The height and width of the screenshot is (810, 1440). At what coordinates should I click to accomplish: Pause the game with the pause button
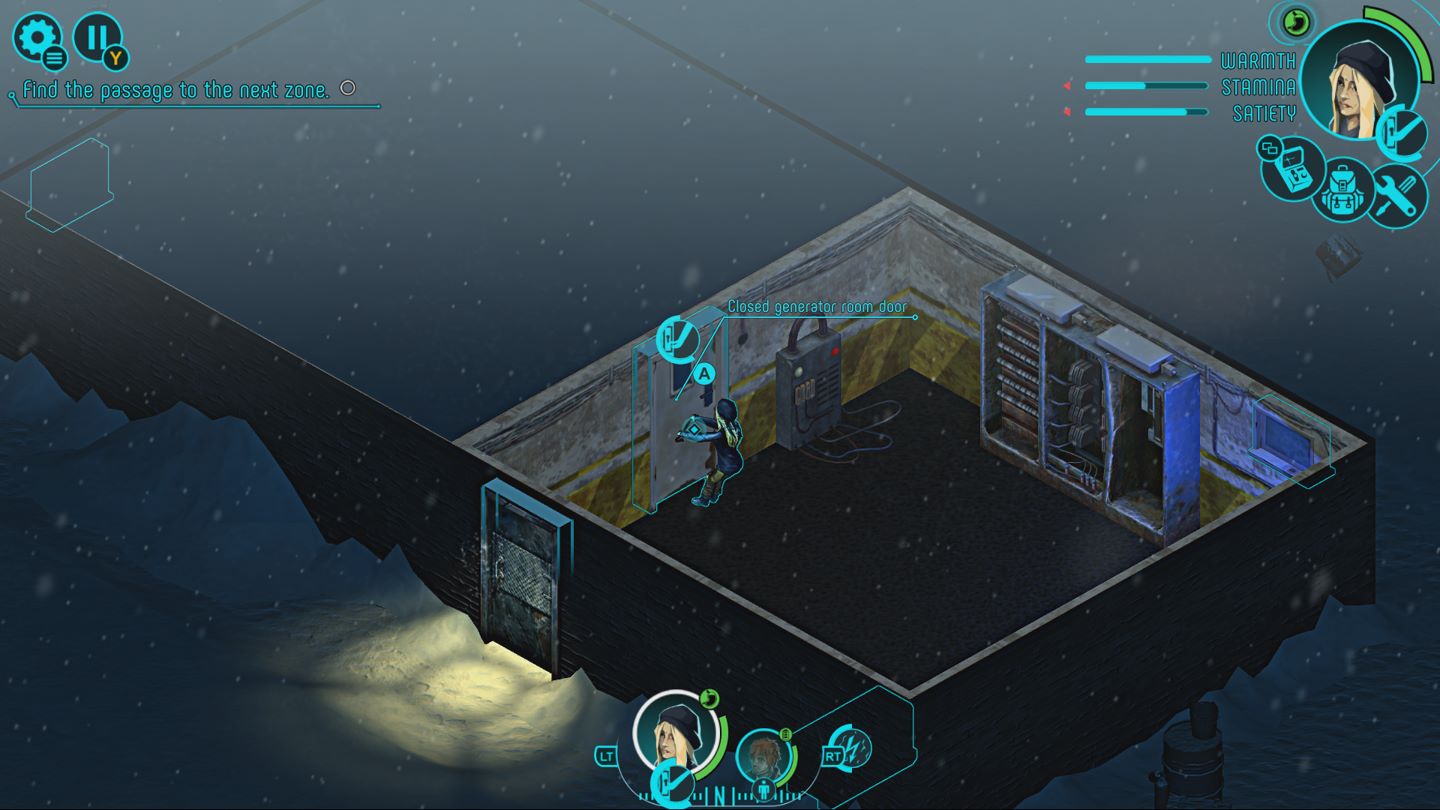click(x=97, y=38)
